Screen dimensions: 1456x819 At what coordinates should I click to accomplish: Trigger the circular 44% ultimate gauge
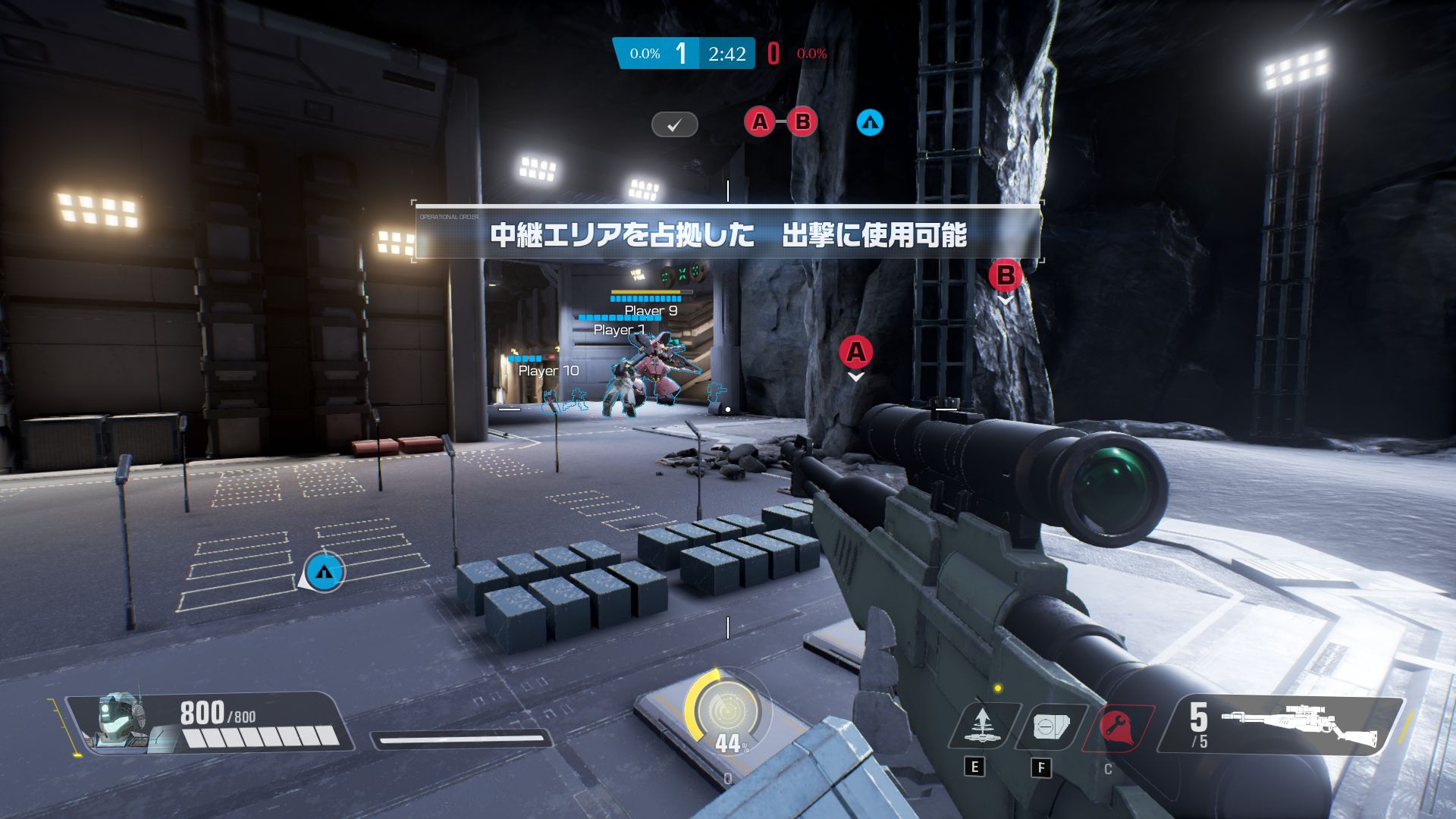coord(726,711)
